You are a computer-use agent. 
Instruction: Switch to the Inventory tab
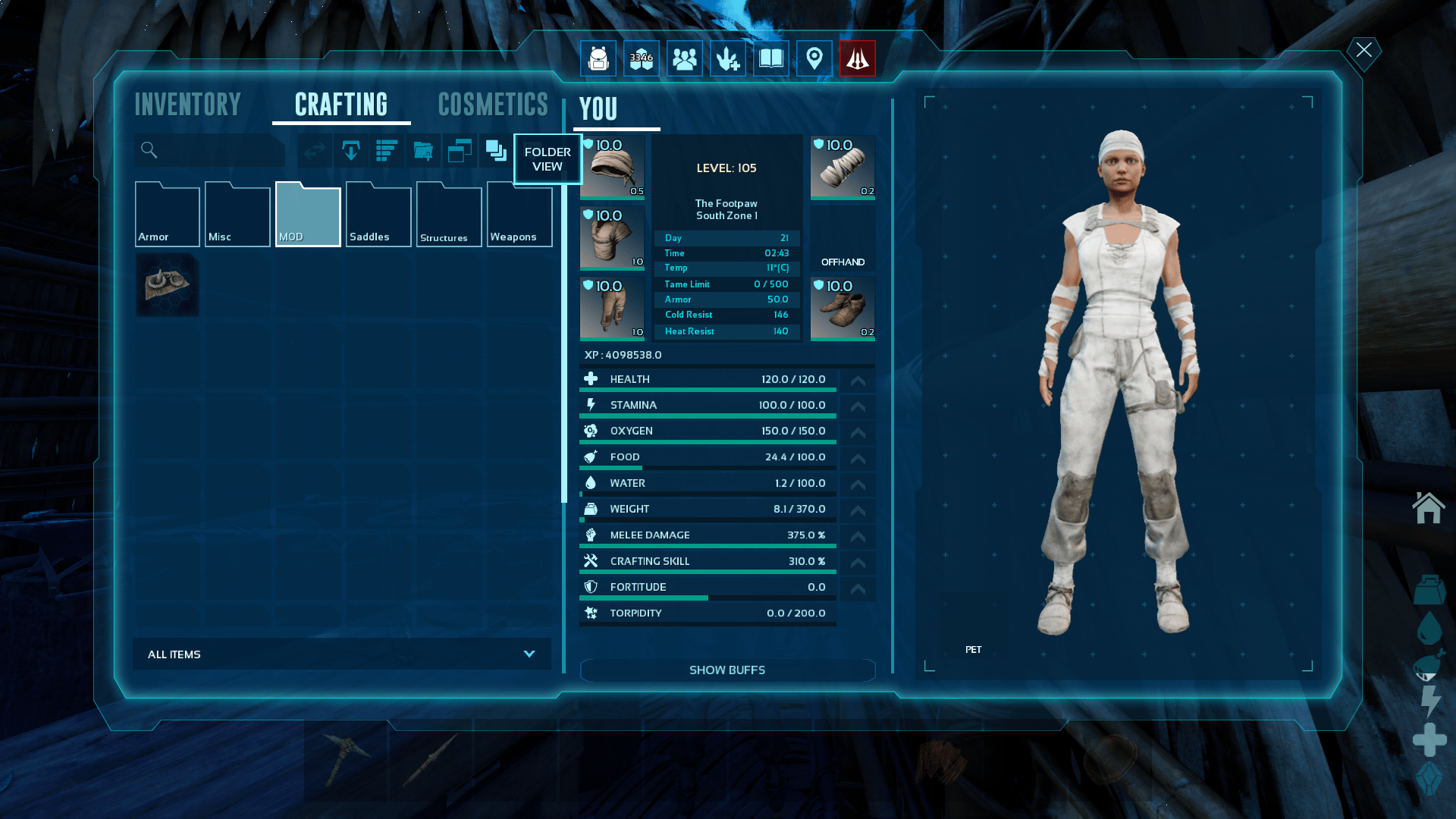point(187,105)
